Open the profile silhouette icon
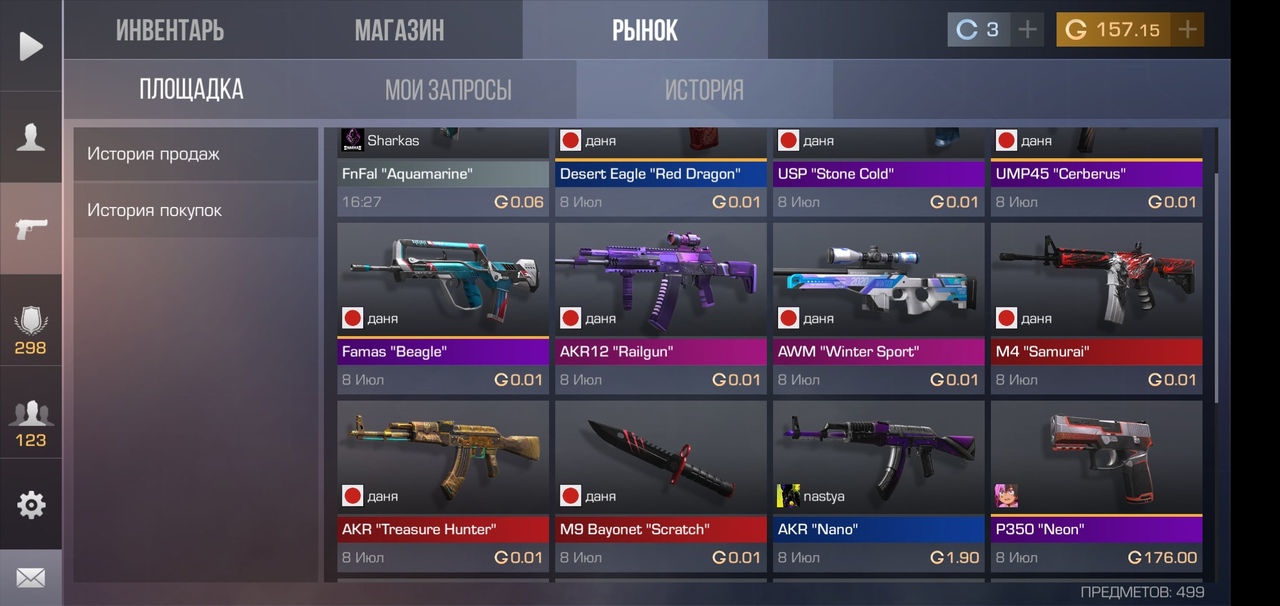This screenshot has width=1280, height=606. pos(31,137)
